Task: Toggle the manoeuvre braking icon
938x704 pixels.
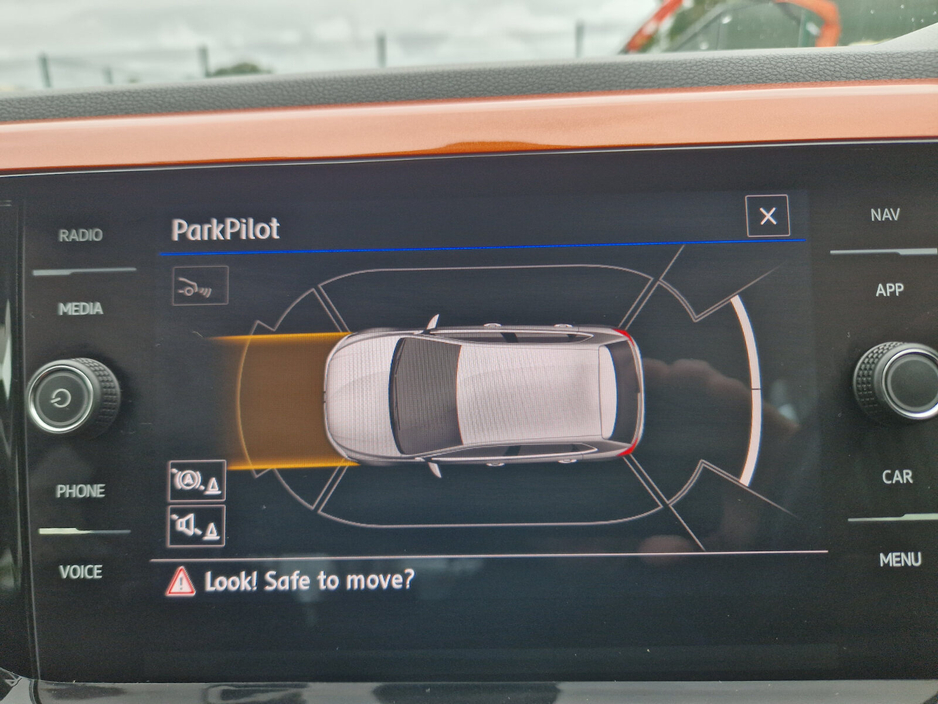Action: [196, 480]
